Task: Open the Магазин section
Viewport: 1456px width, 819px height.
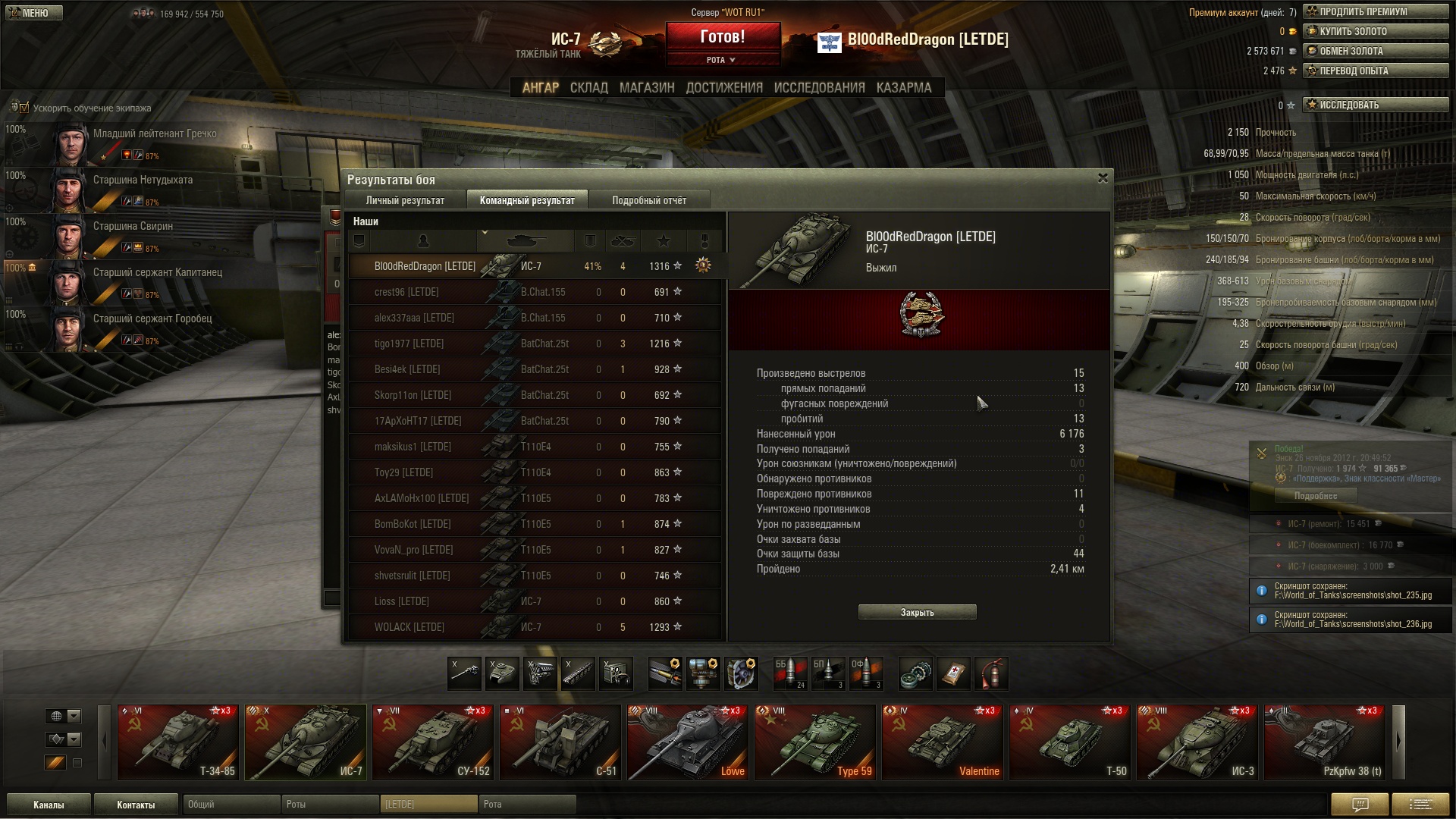Action: pos(647,88)
